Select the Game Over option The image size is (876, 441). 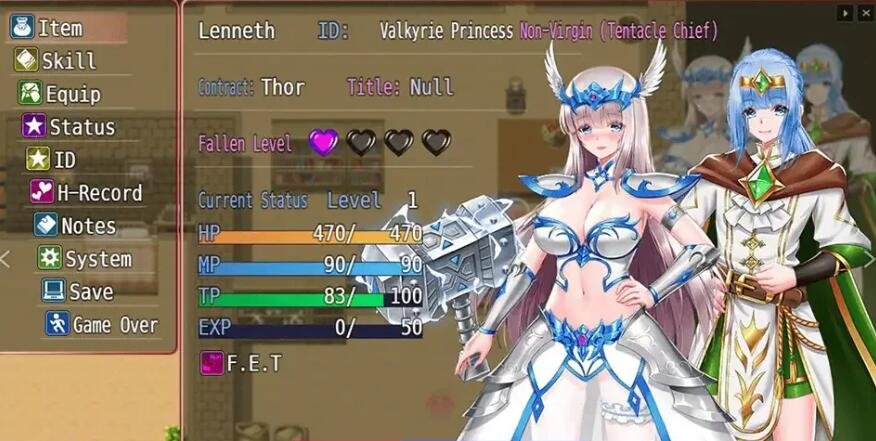114,325
